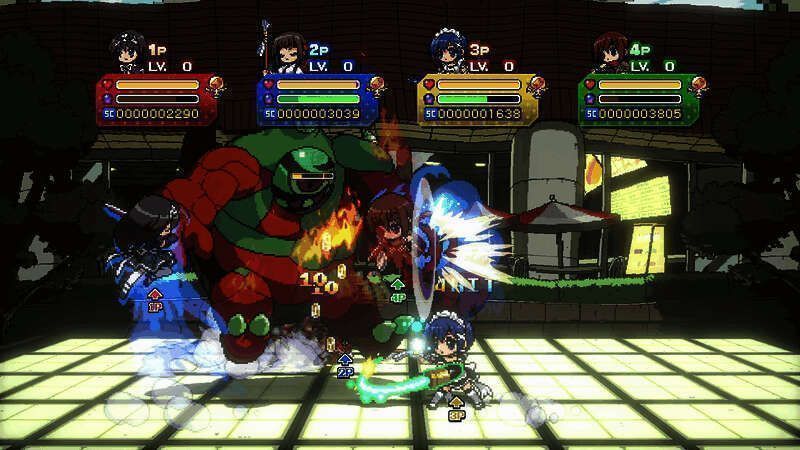
Task: Select the 4P character portrait
Action: (x=608, y=52)
